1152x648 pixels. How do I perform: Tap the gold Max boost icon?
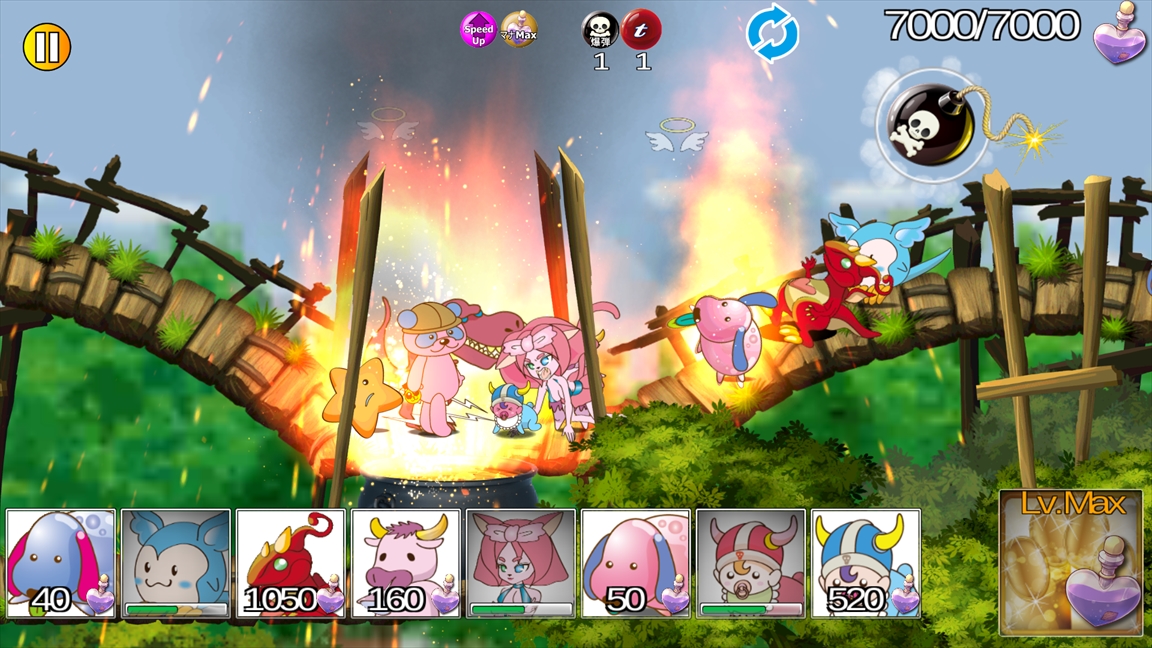tap(519, 30)
